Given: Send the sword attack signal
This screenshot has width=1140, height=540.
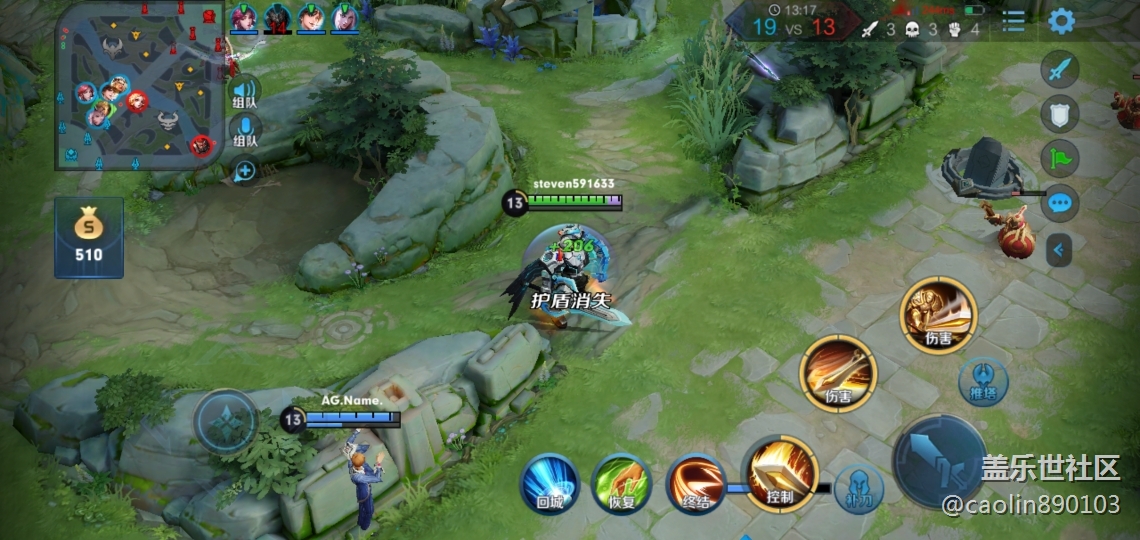Looking at the screenshot, I should point(1060,71).
